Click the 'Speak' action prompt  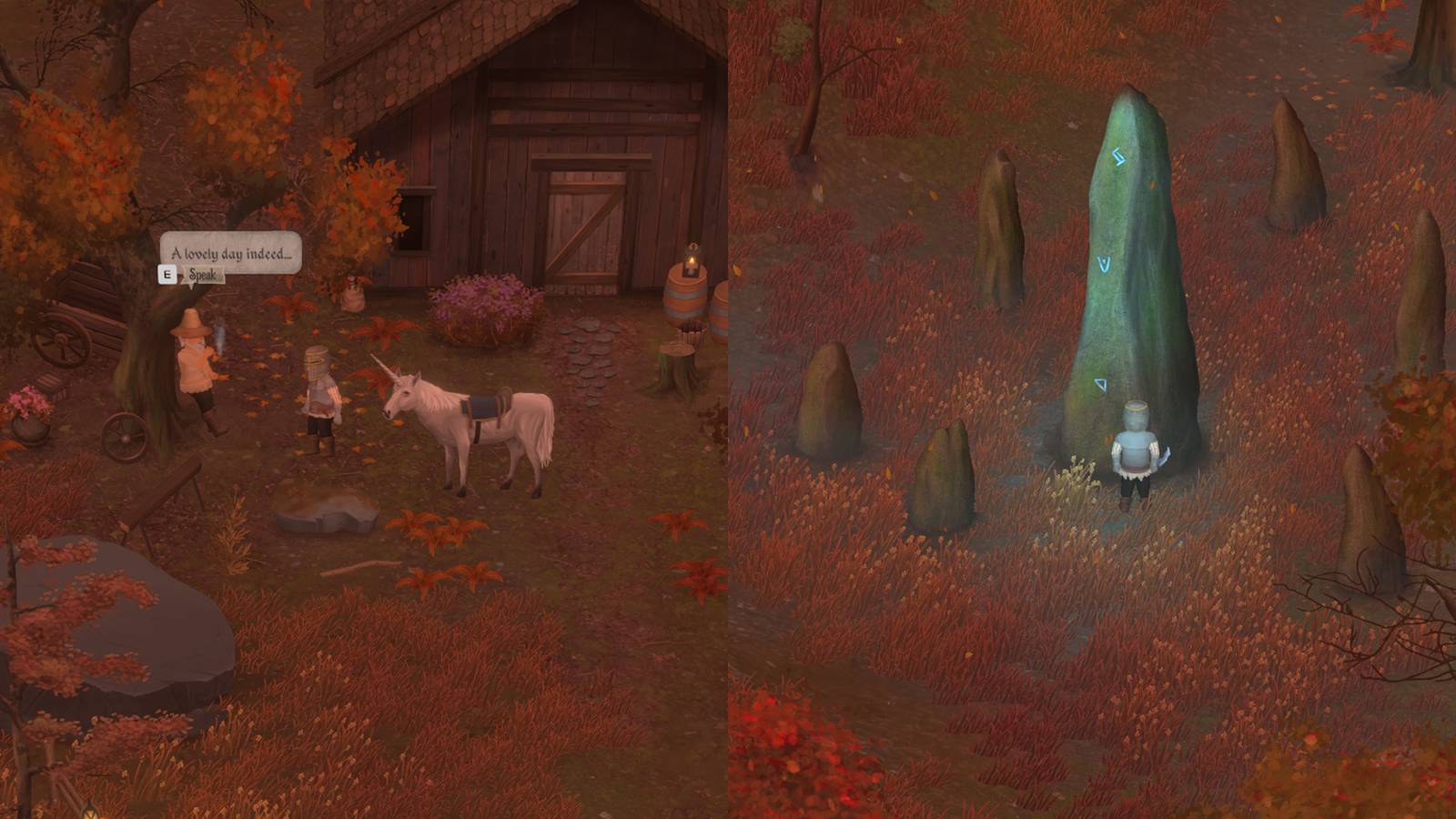(x=203, y=275)
